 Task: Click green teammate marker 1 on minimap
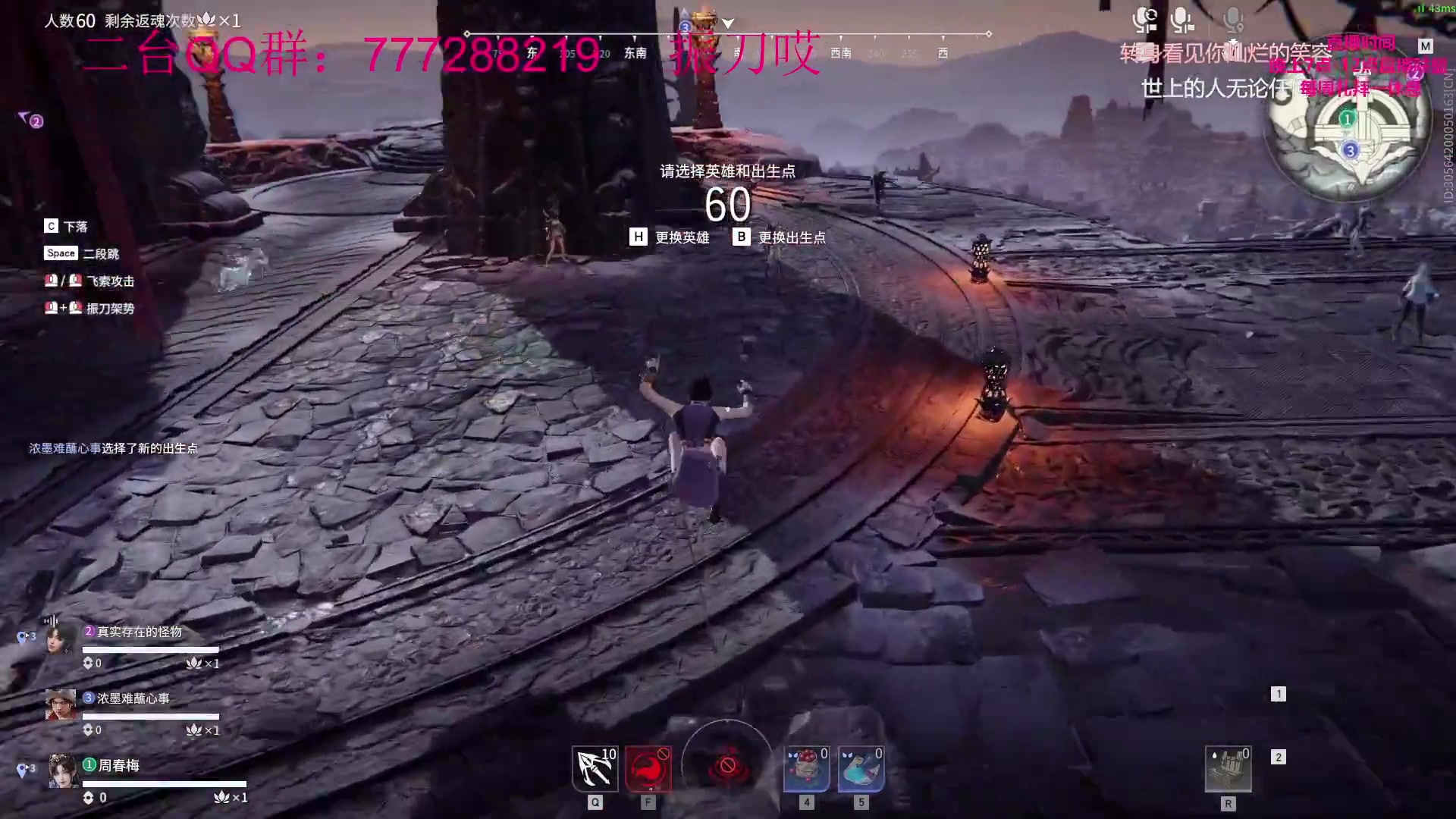point(1347,118)
